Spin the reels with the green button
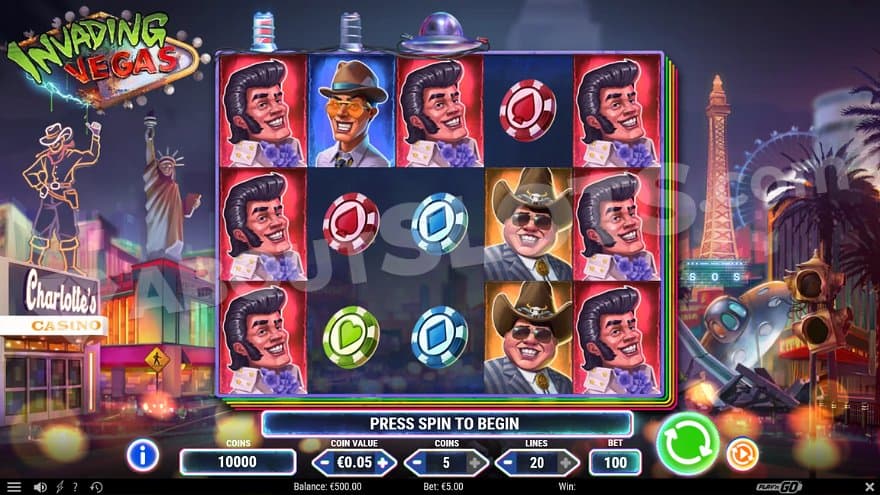Screen dimensions: 880x495 (x=687, y=443)
